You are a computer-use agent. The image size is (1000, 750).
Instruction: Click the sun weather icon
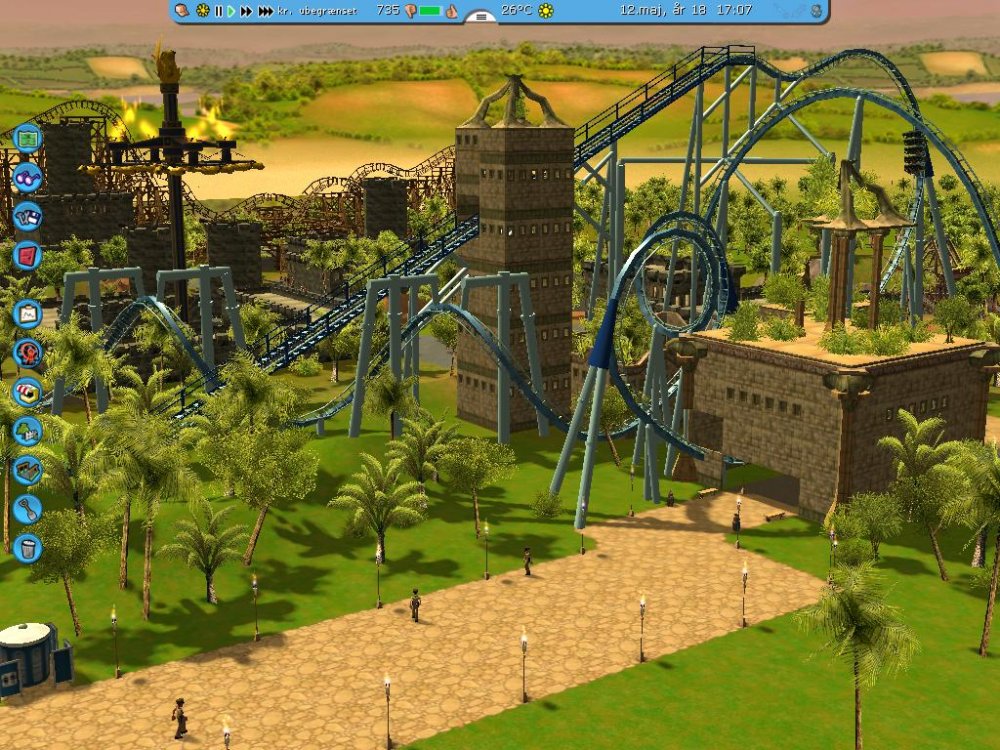[x=546, y=11]
